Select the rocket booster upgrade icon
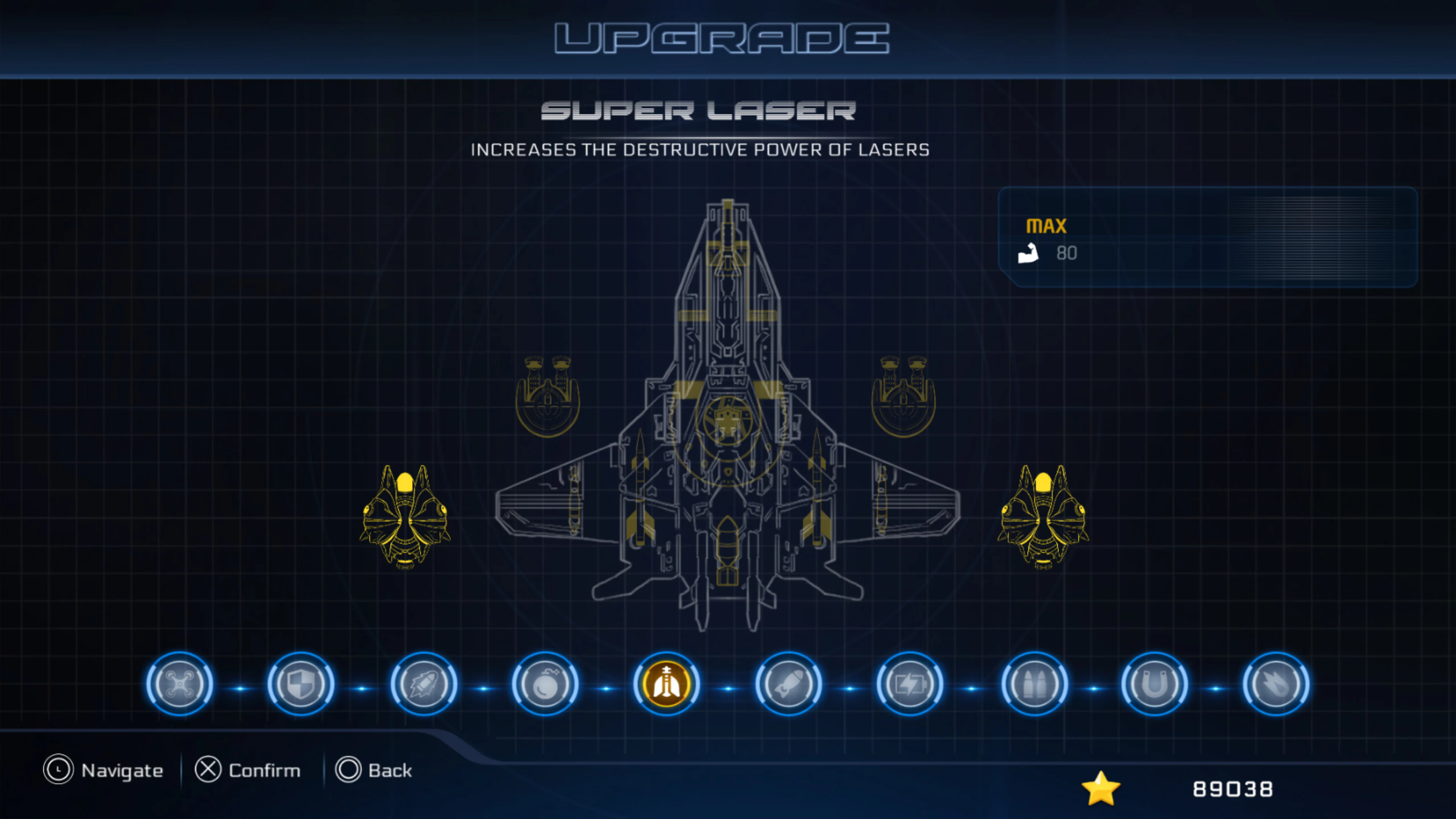Image resolution: width=1456 pixels, height=819 pixels. pyautogui.click(x=423, y=684)
